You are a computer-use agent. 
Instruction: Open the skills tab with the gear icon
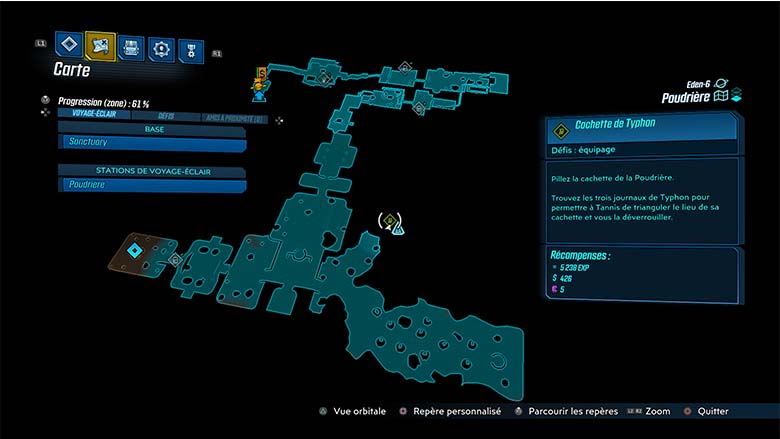[160, 48]
